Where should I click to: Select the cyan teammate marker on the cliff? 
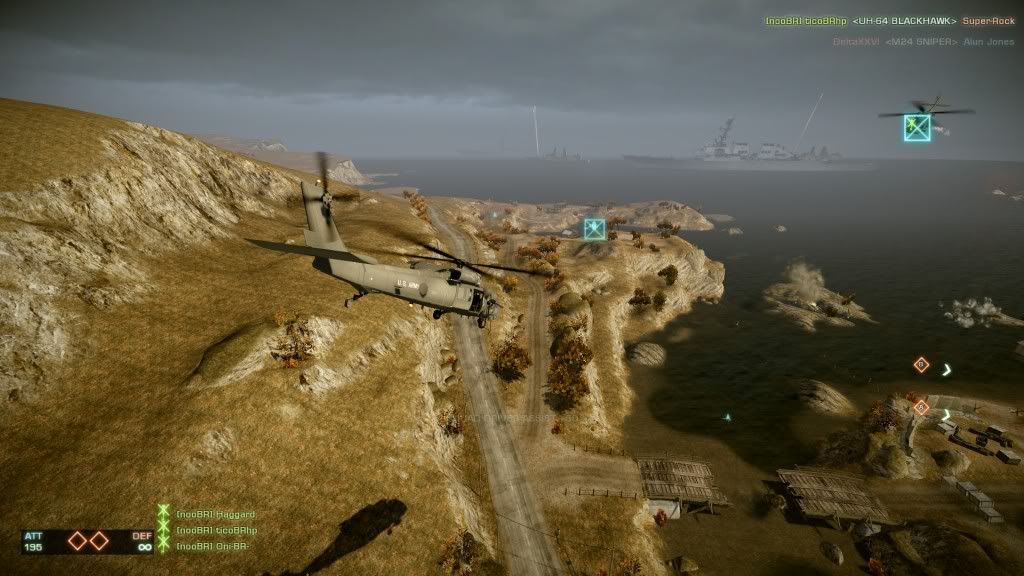[595, 229]
